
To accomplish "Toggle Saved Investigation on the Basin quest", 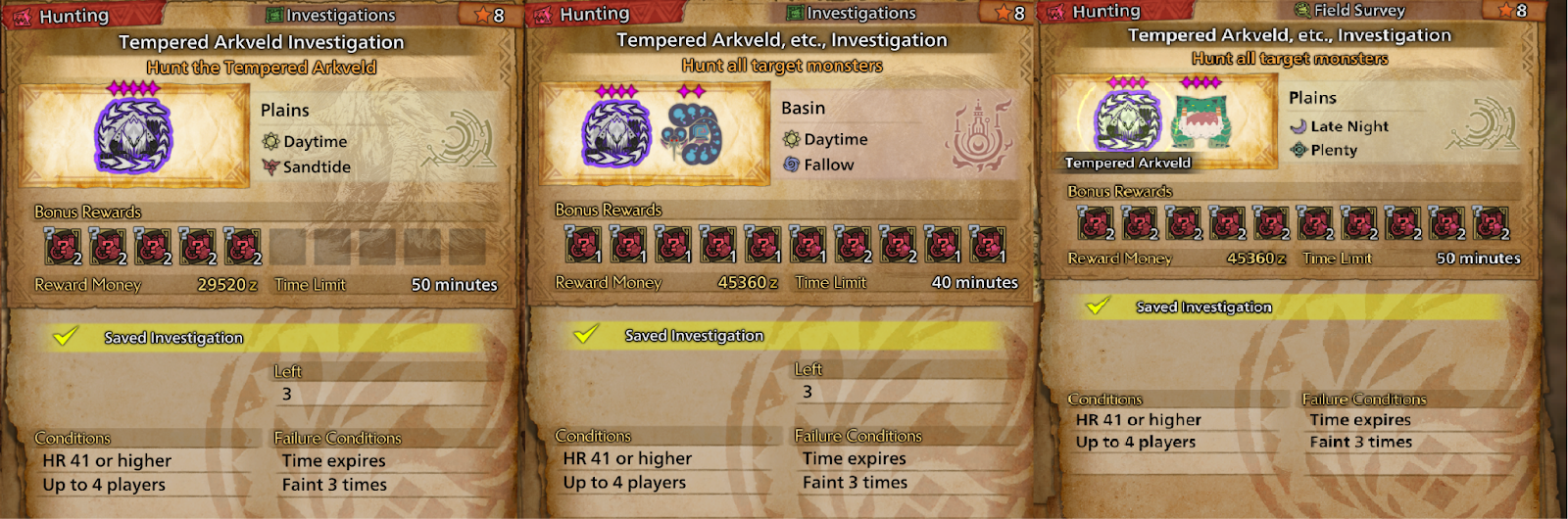I will coord(586,335).
